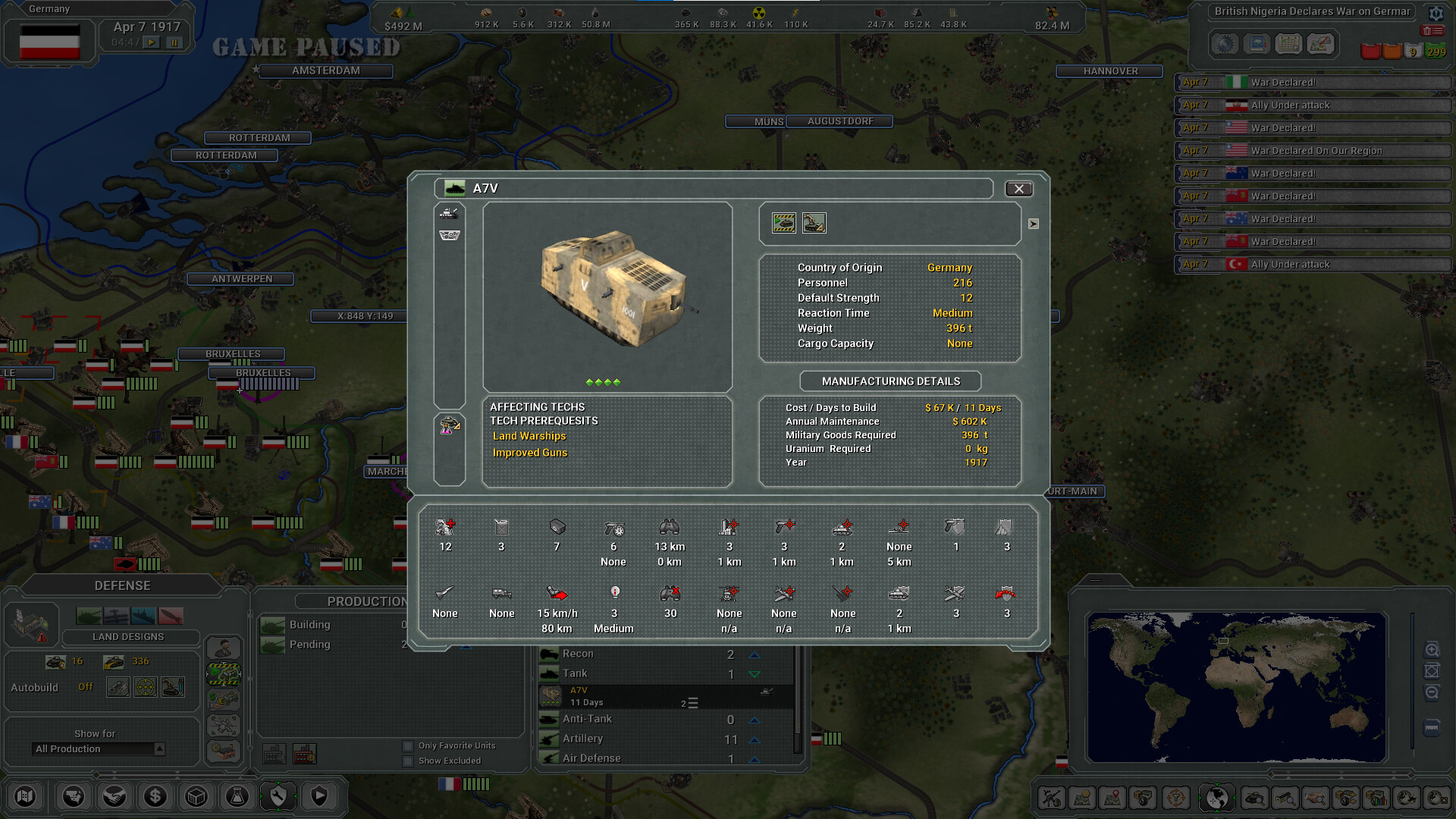Open the Diplomacy handshake panel
Screen dimensions: 1456x819
point(115,796)
